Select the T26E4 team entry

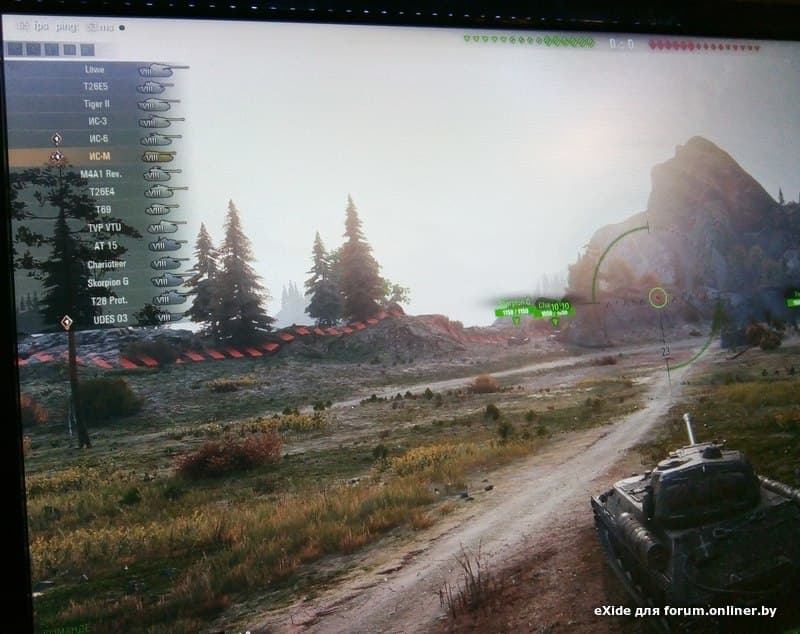pyautogui.click(x=101, y=191)
